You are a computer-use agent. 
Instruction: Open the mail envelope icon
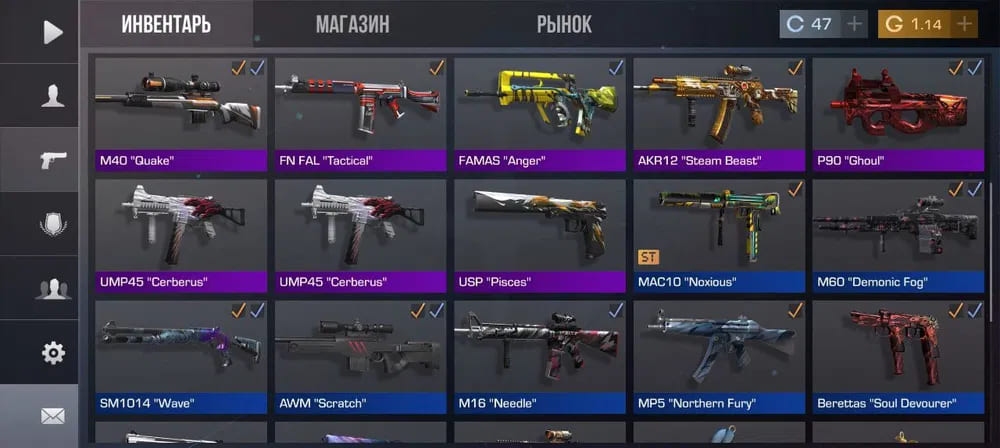[52, 415]
